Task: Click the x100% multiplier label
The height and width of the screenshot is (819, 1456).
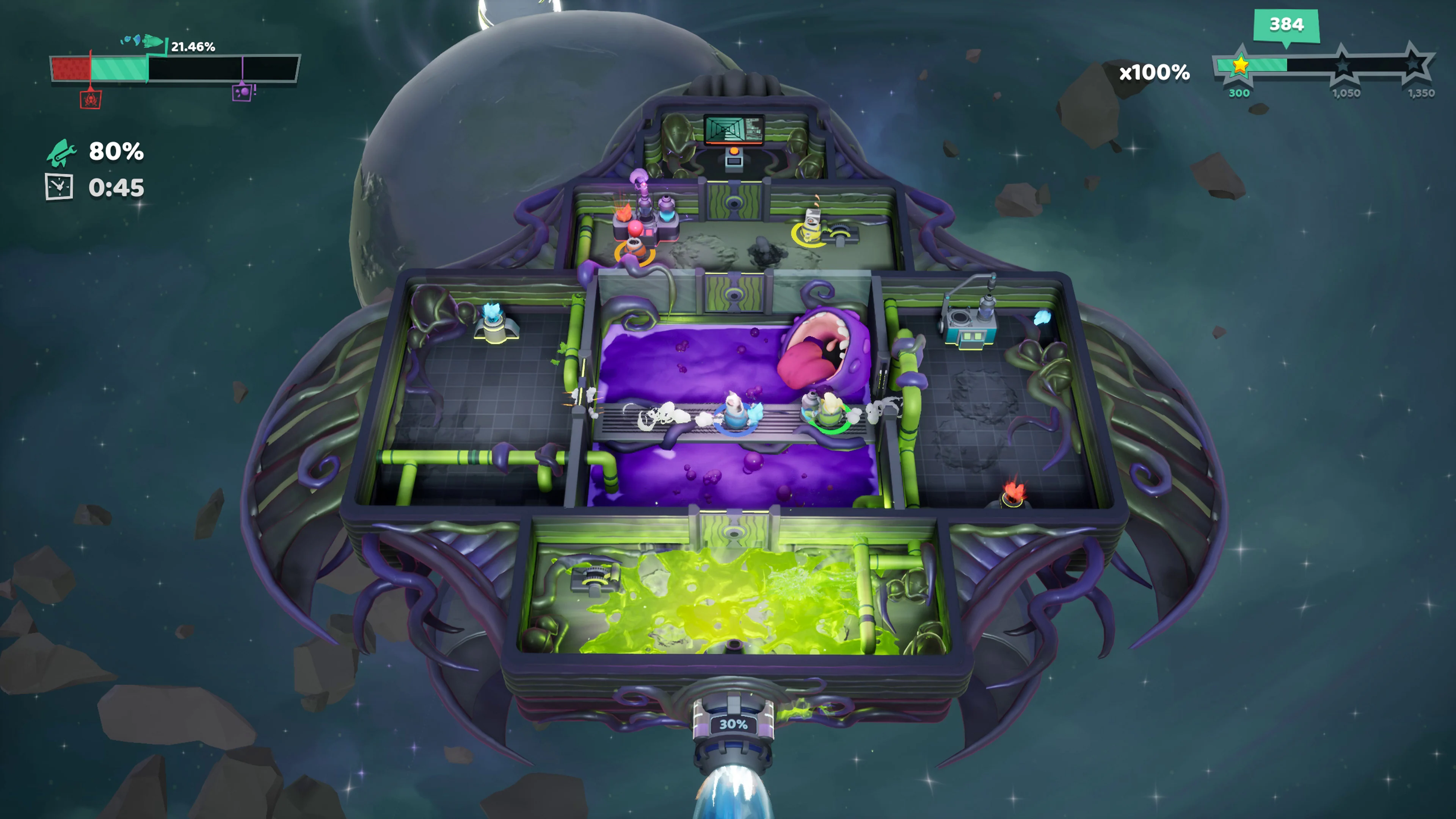Action: [x=1153, y=73]
